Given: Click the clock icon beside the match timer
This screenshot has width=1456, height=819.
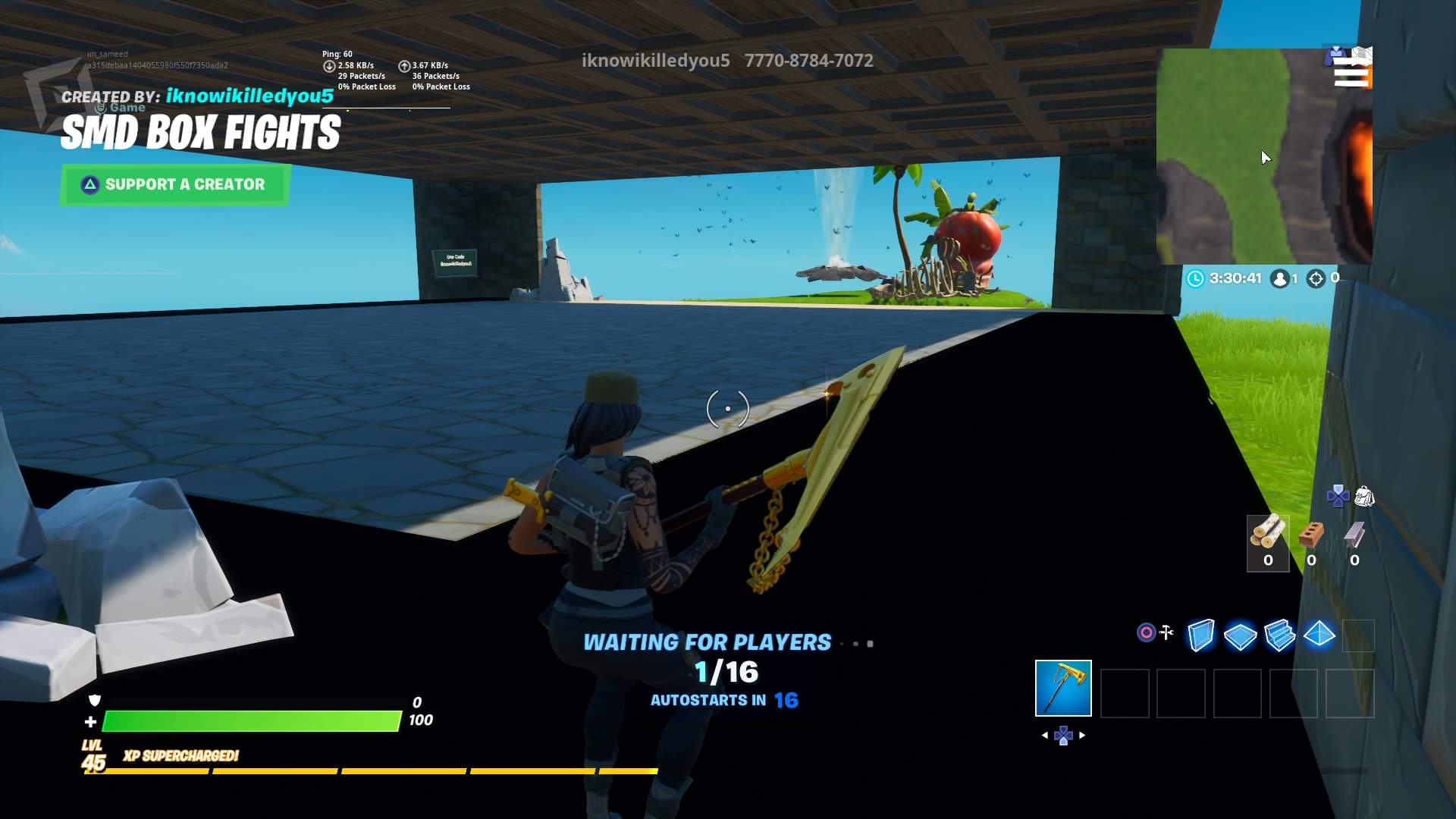Looking at the screenshot, I should click(1196, 278).
